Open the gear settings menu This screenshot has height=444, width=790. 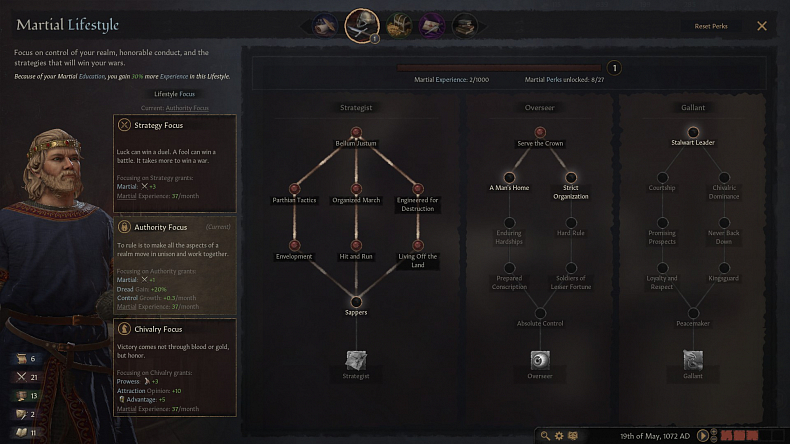click(559, 436)
